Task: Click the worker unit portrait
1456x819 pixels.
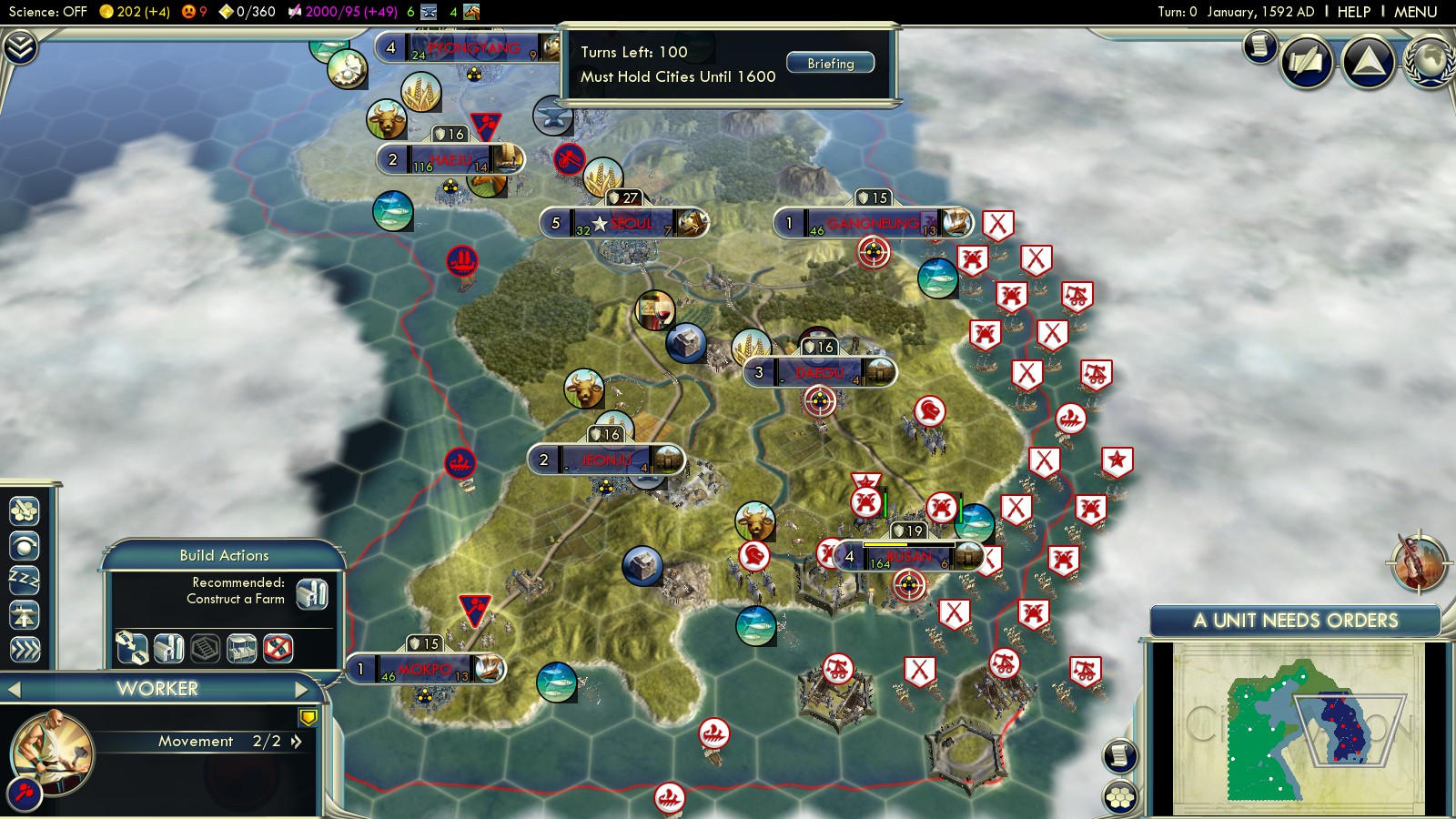Action: click(x=50, y=752)
